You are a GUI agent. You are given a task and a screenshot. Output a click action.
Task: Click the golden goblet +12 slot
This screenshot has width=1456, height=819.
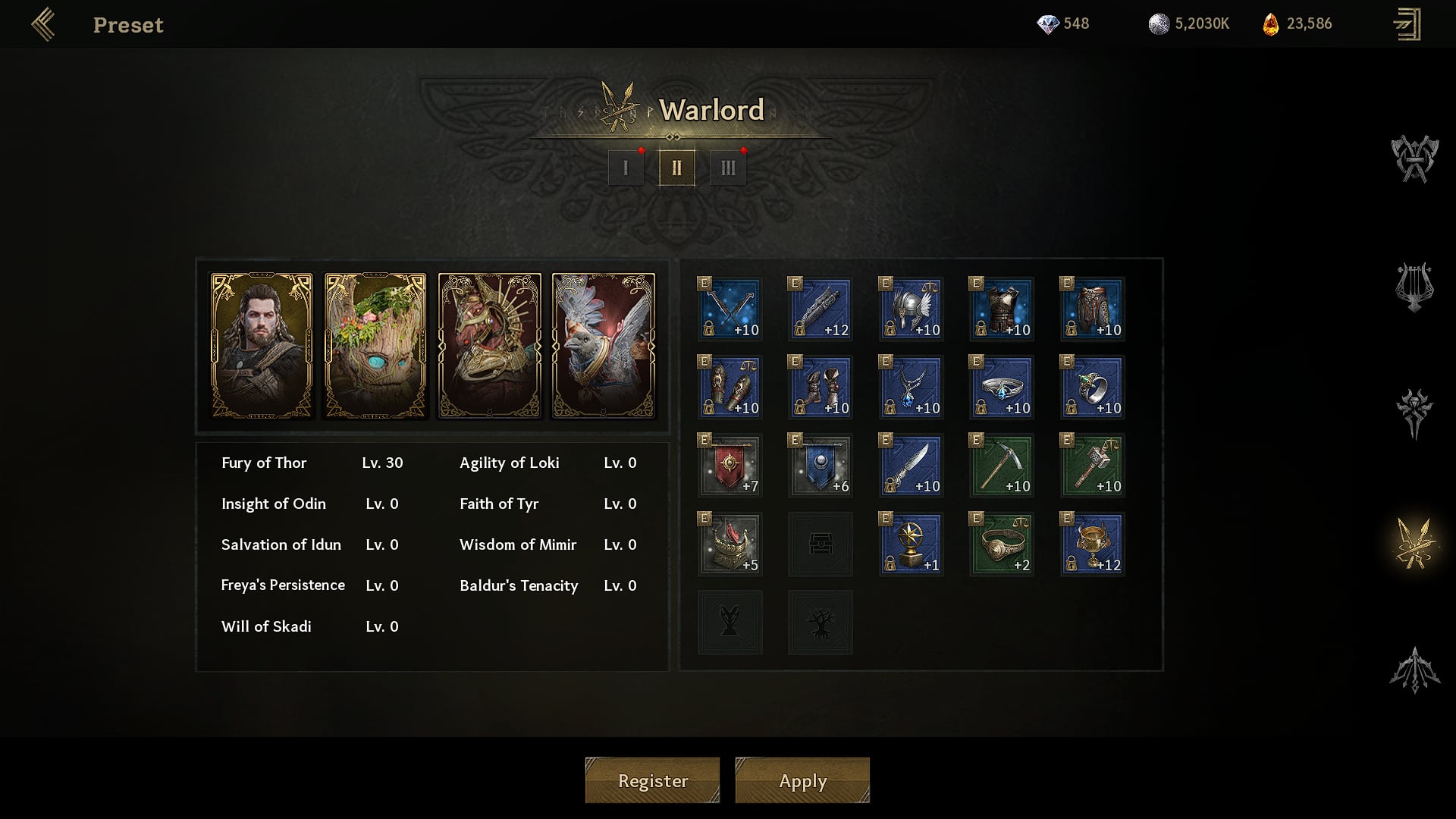click(1092, 544)
